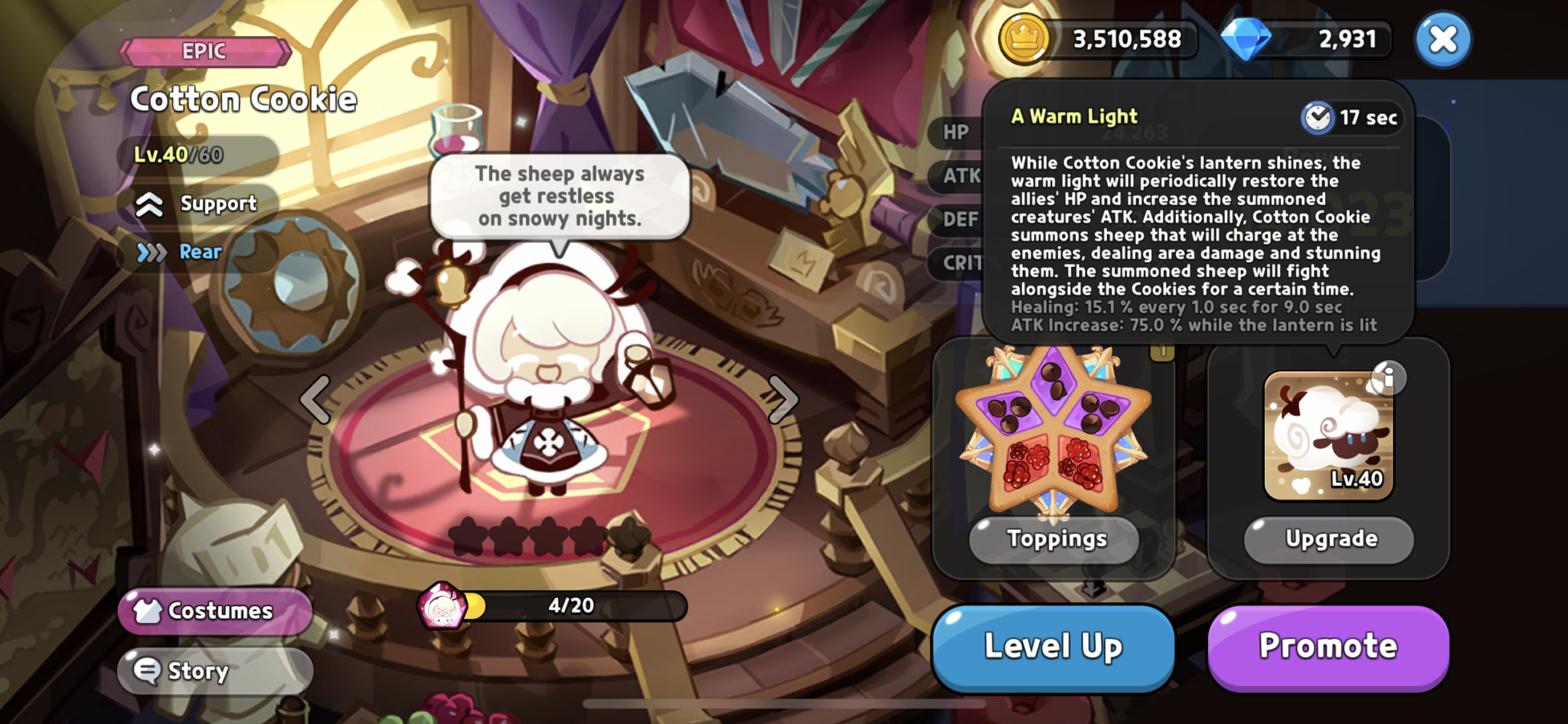Open the Costumes menu
The height and width of the screenshot is (724, 1568).
[214, 611]
